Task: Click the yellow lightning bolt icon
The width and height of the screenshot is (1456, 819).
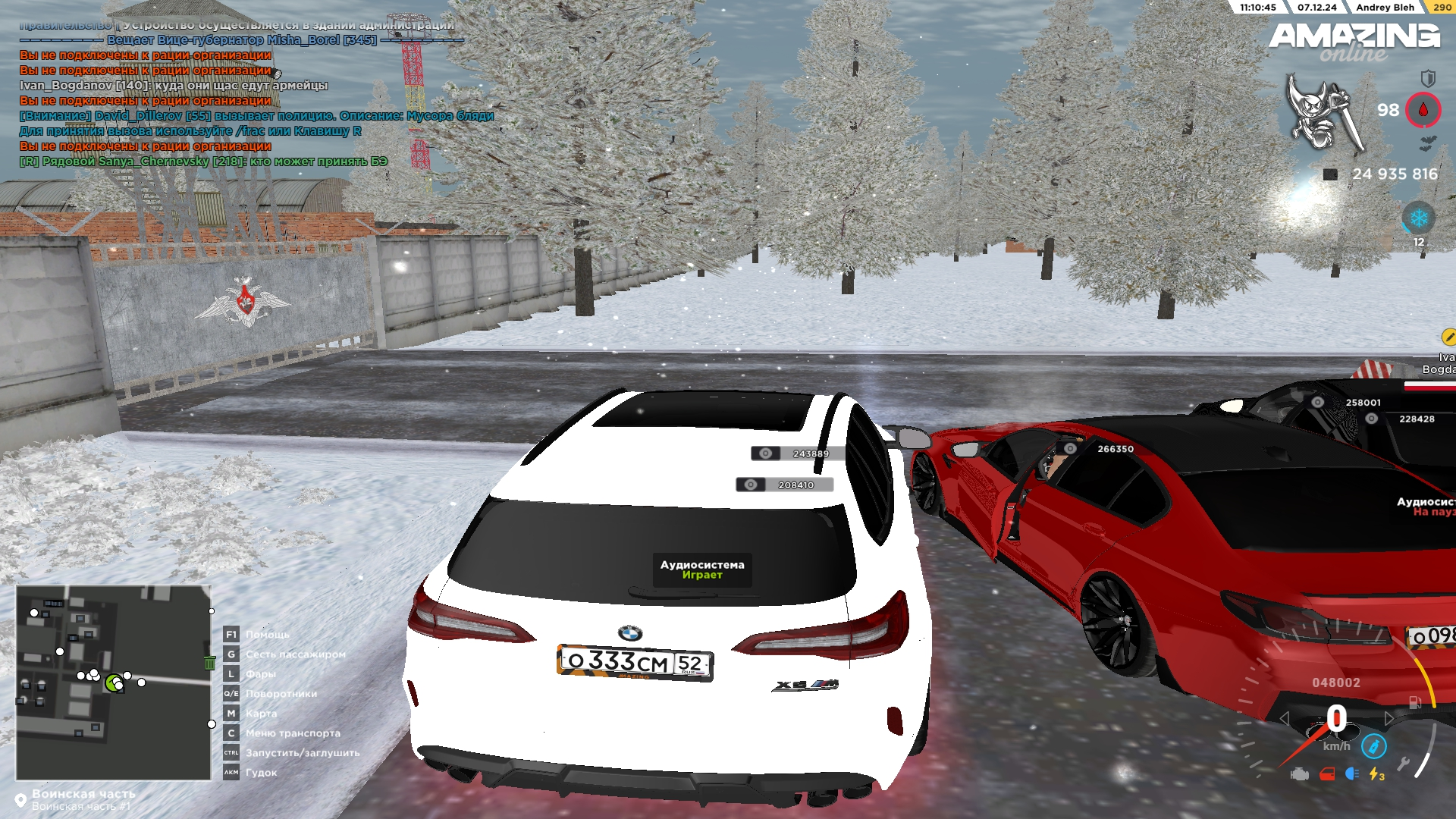Action: (1375, 774)
